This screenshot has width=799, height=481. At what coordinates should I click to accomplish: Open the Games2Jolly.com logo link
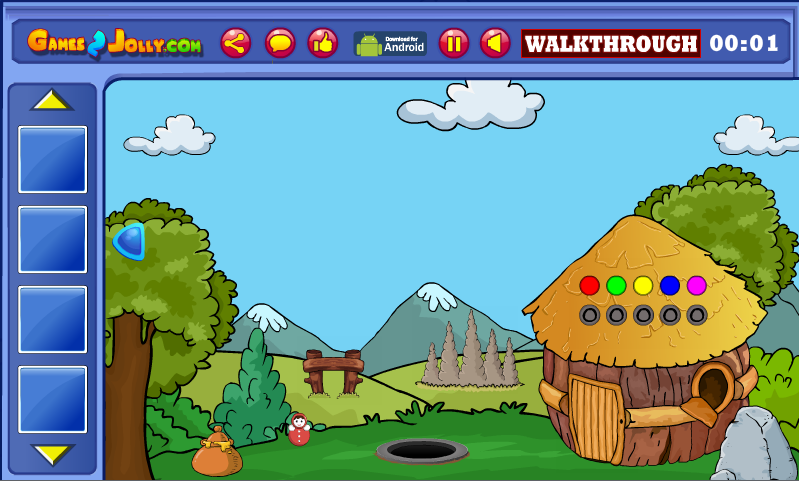[114, 43]
